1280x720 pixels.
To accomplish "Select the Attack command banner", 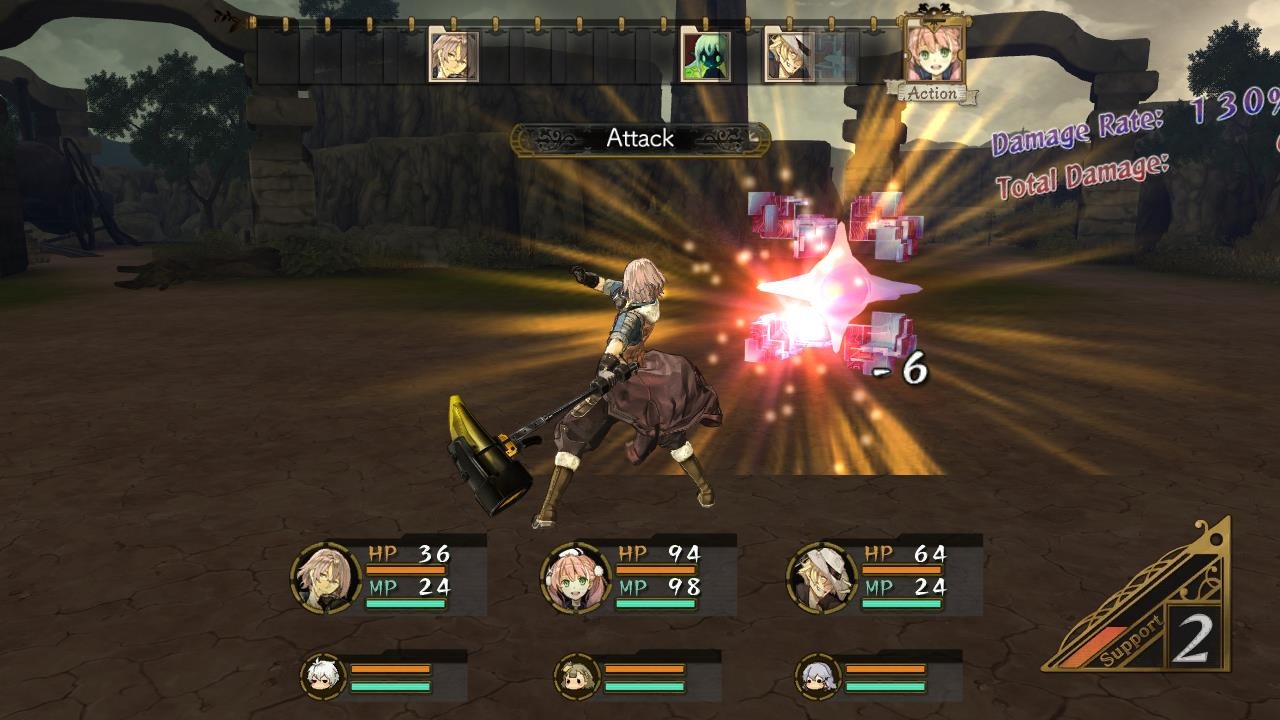I will [x=640, y=139].
